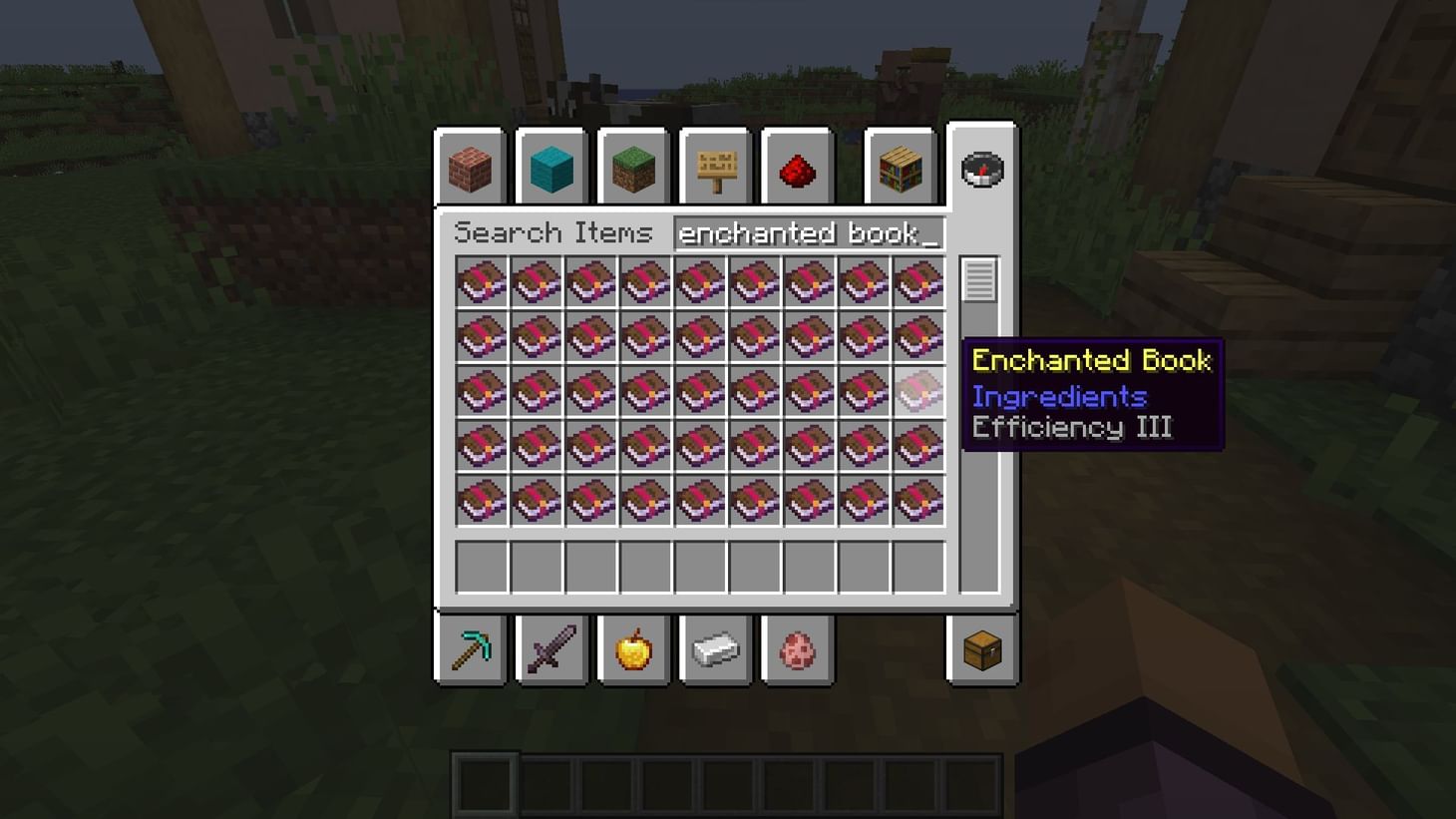
Task: Select the first enchanted book in grid
Action: click(x=483, y=282)
